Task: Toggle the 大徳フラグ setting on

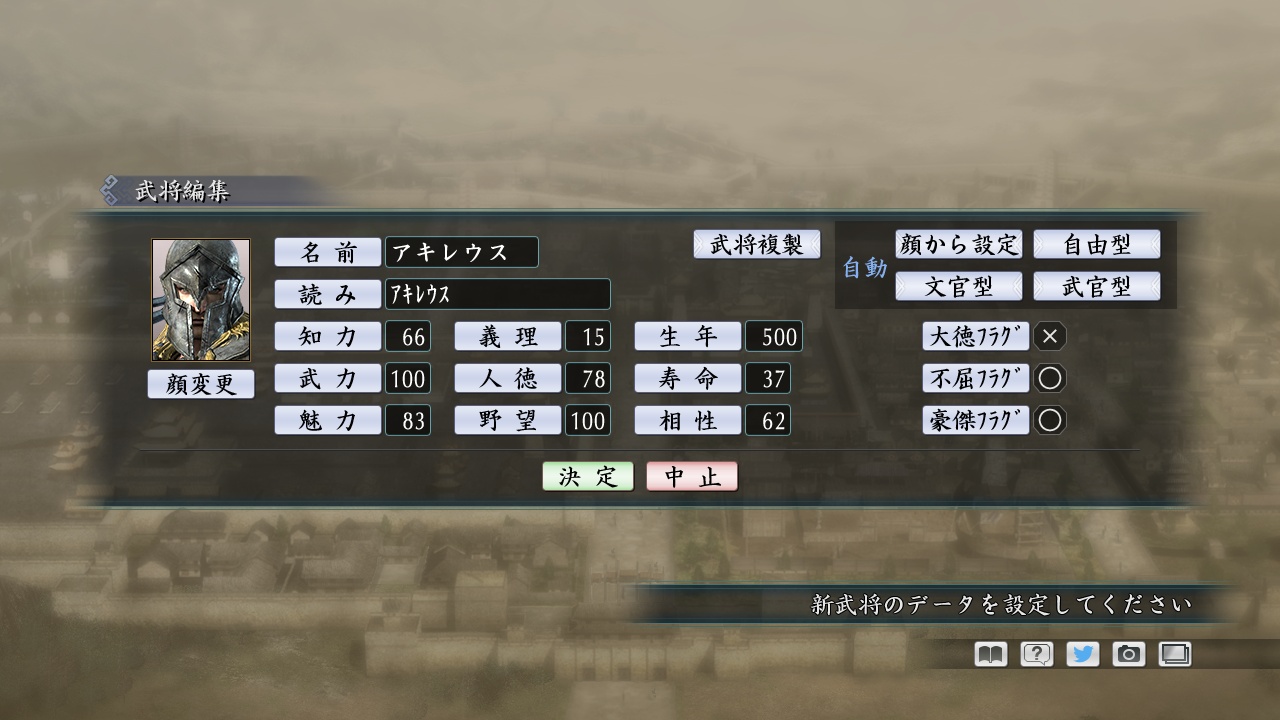Action: 1049,337
